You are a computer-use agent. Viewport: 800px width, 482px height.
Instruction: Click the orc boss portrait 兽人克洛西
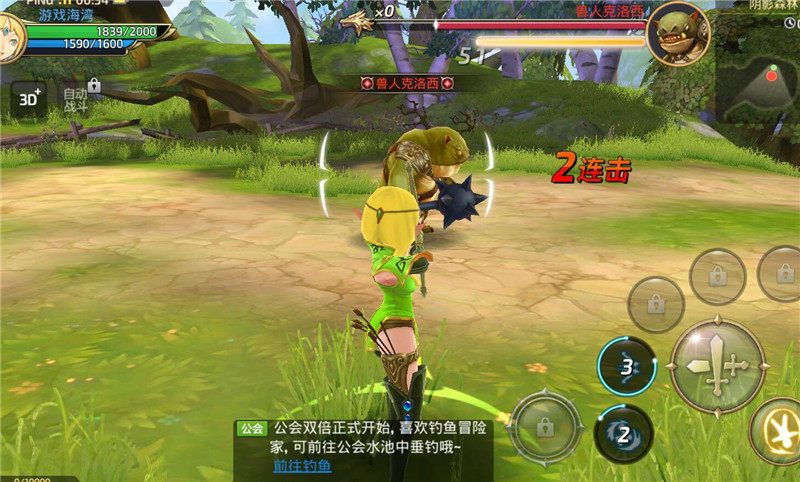(x=677, y=33)
